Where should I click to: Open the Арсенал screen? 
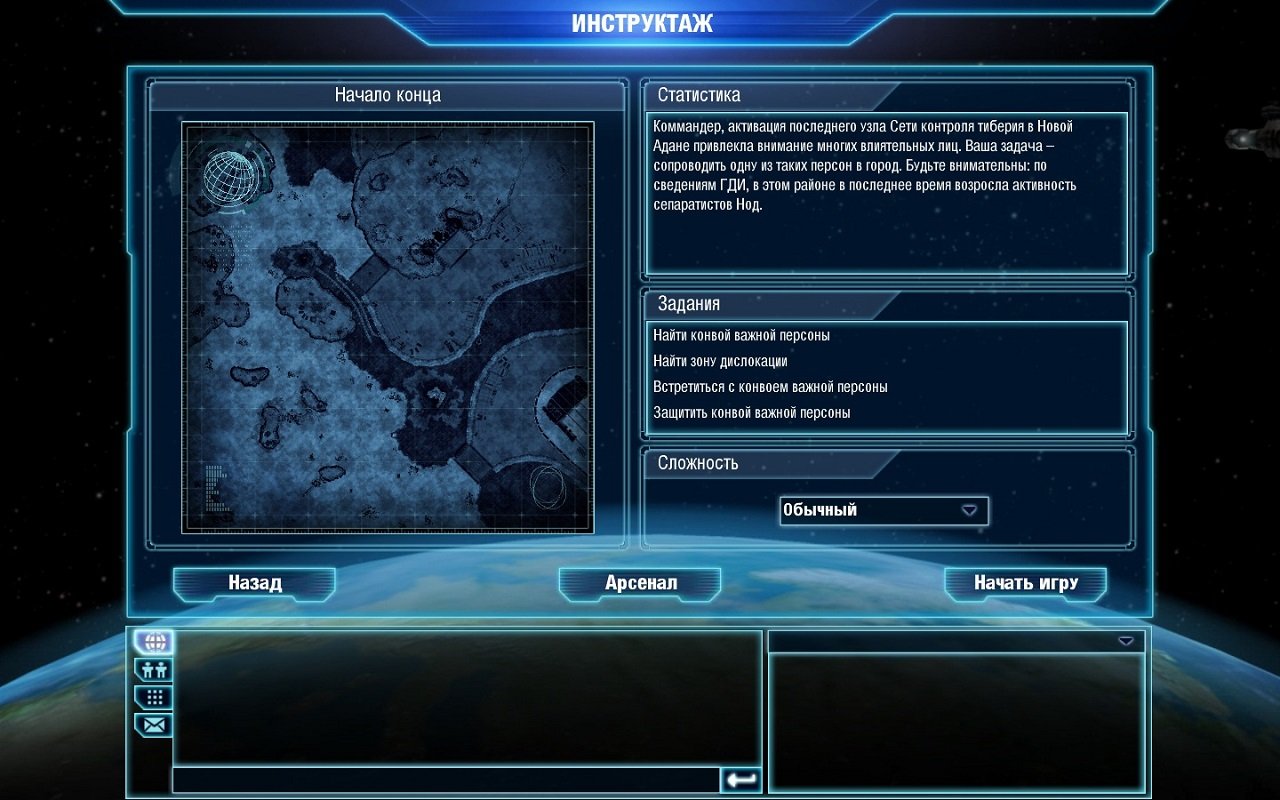click(640, 583)
